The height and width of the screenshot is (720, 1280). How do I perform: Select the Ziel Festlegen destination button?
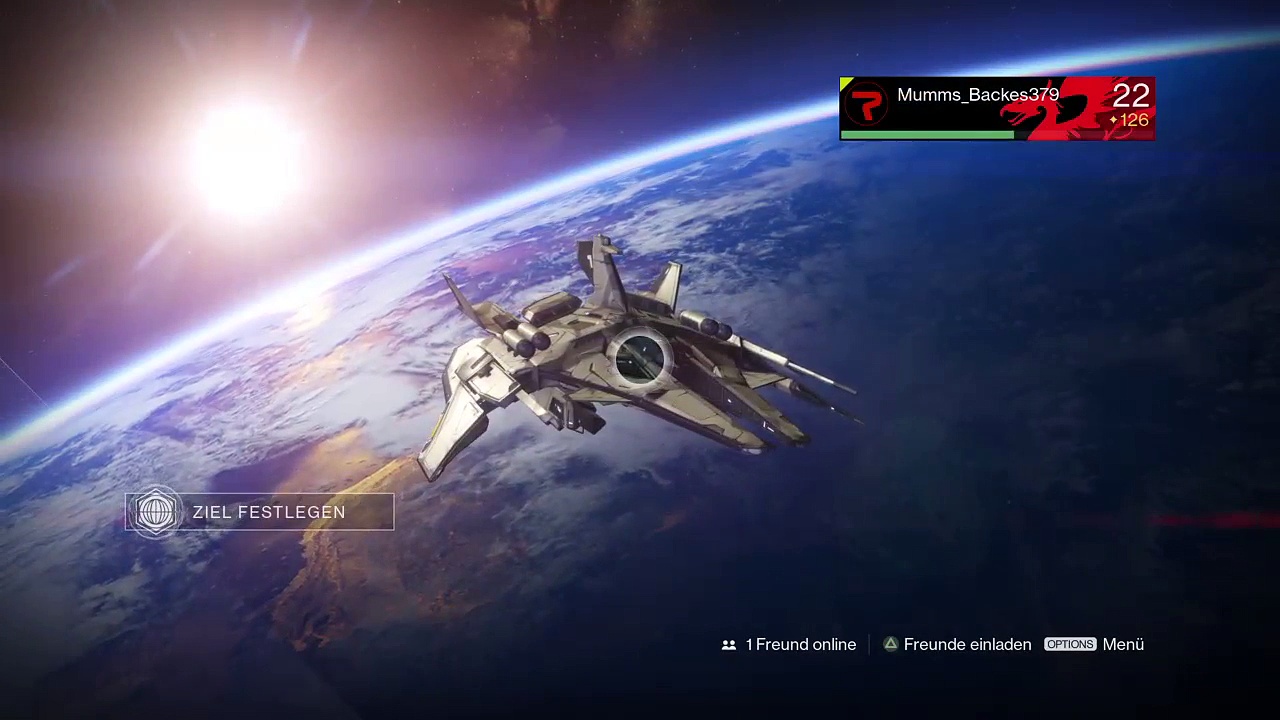260,512
